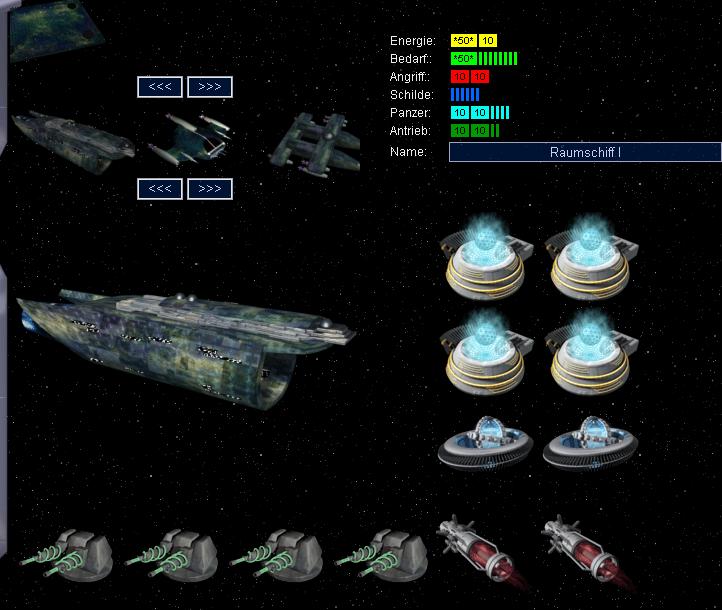Click the >>> button below the hull thumbnails
Viewport: 722px width, 610px height.
pos(210,188)
